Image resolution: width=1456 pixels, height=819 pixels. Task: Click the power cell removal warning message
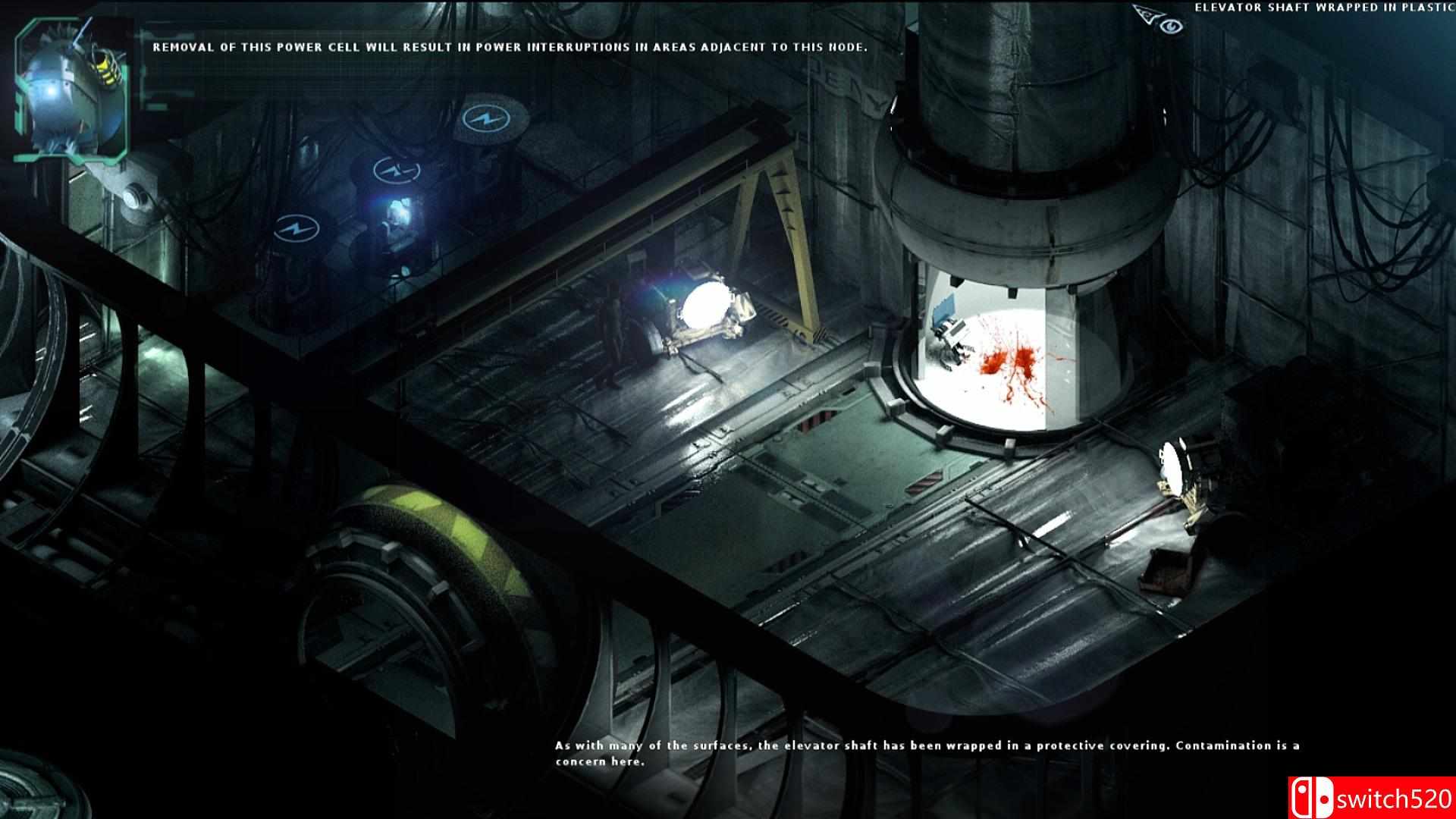tap(507, 47)
